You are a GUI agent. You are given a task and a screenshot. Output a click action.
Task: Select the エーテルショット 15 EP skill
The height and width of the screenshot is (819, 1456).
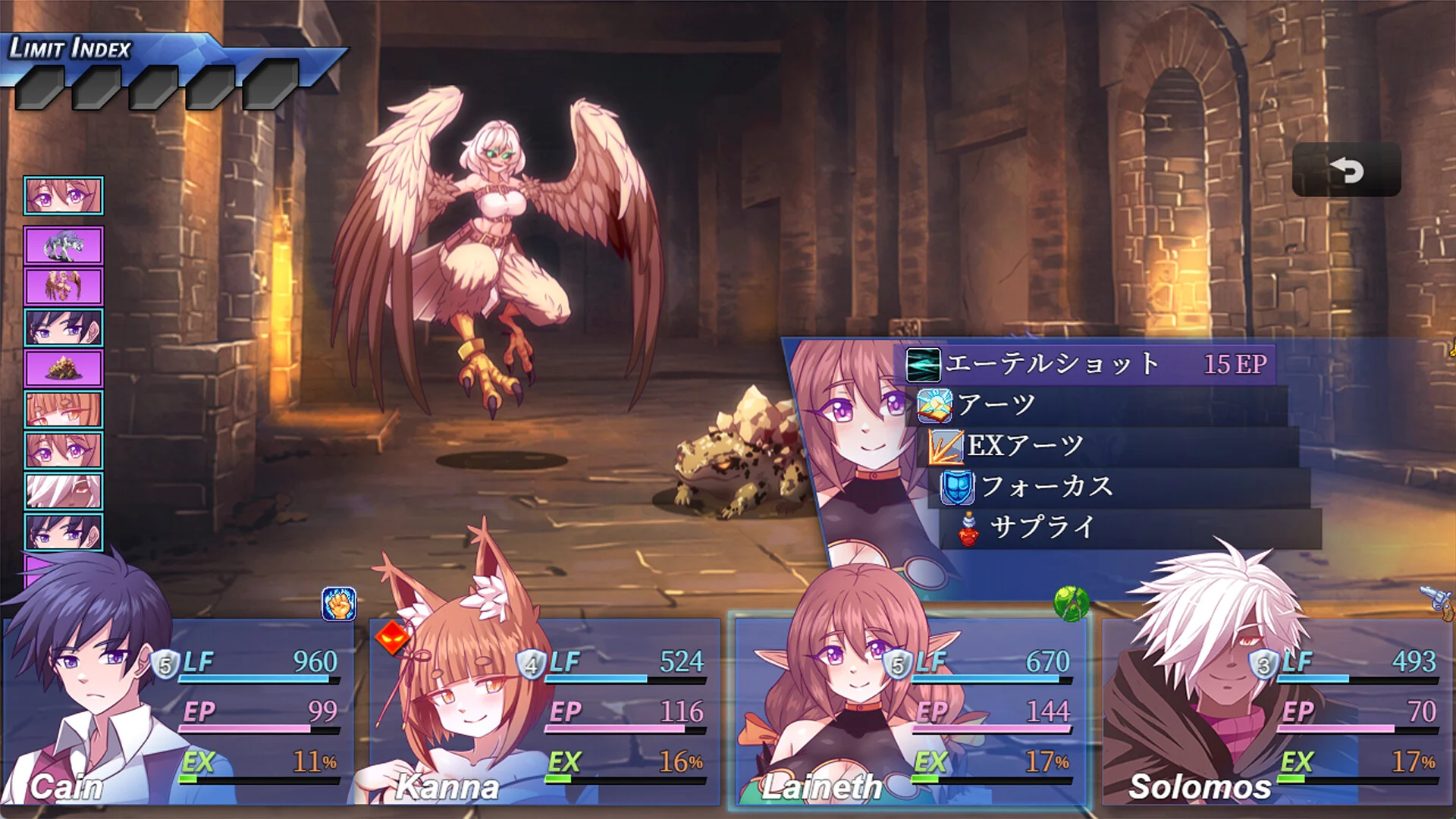tap(1089, 365)
